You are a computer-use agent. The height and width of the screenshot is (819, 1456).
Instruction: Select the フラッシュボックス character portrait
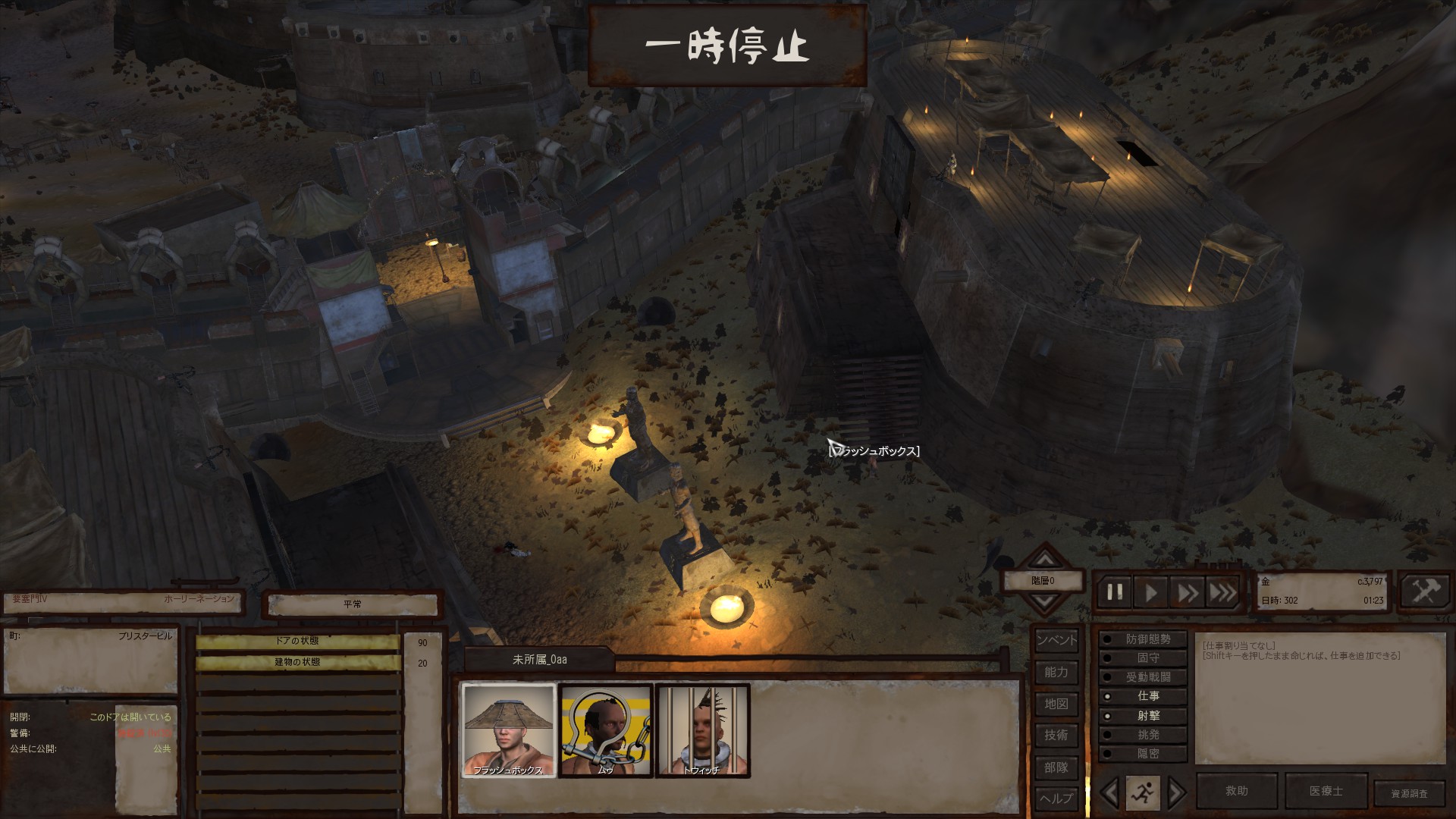coord(509,730)
